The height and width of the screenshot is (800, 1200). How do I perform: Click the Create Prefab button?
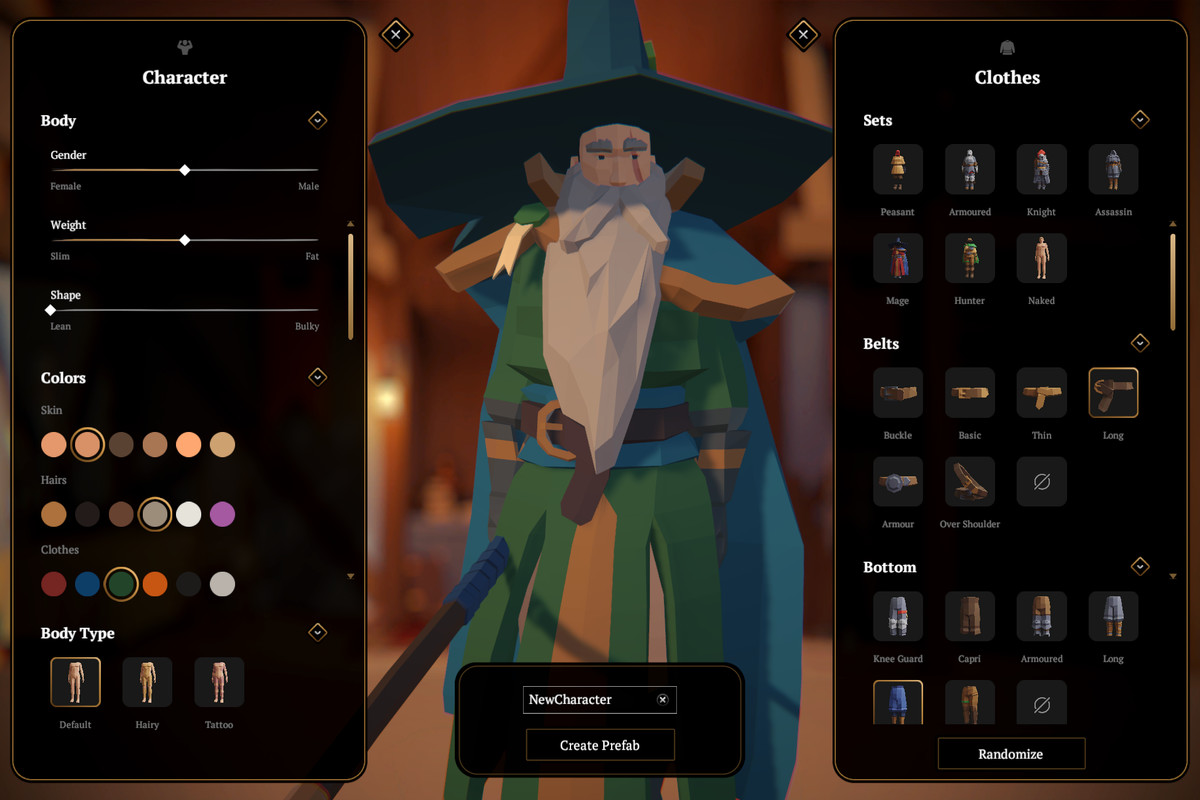(x=600, y=745)
